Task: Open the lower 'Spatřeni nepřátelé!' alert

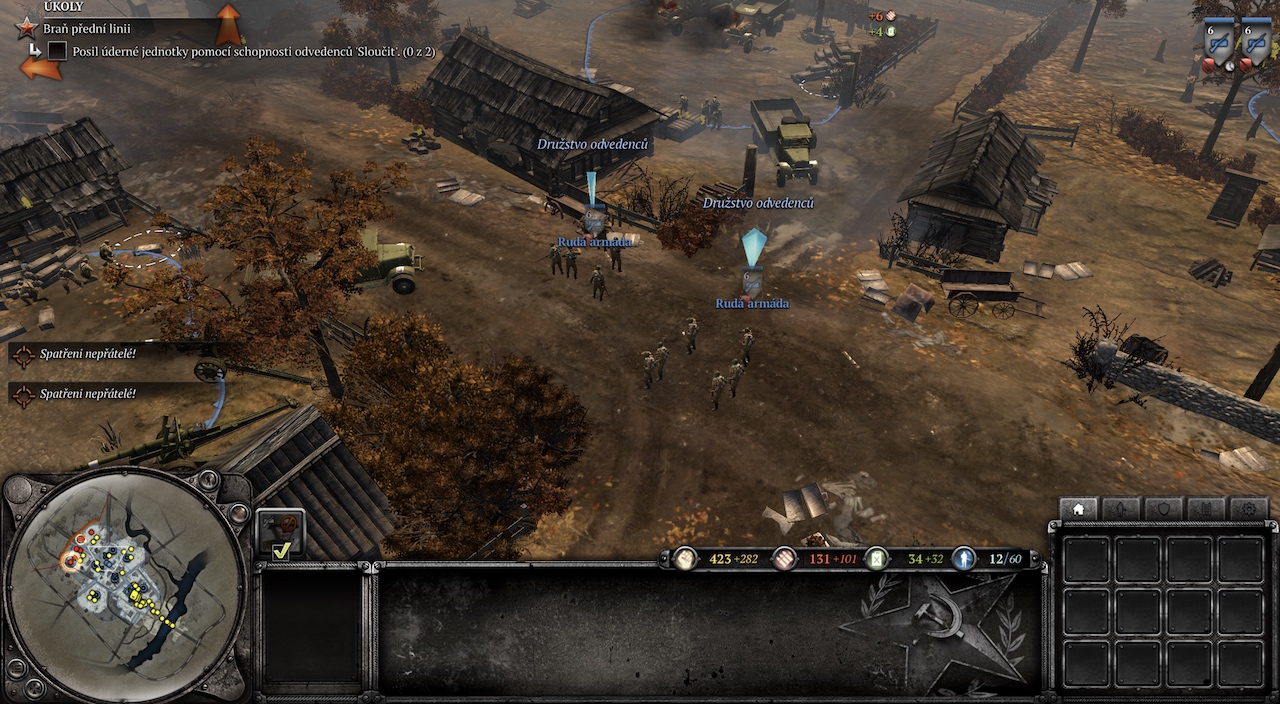Action: (x=87, y=394)
